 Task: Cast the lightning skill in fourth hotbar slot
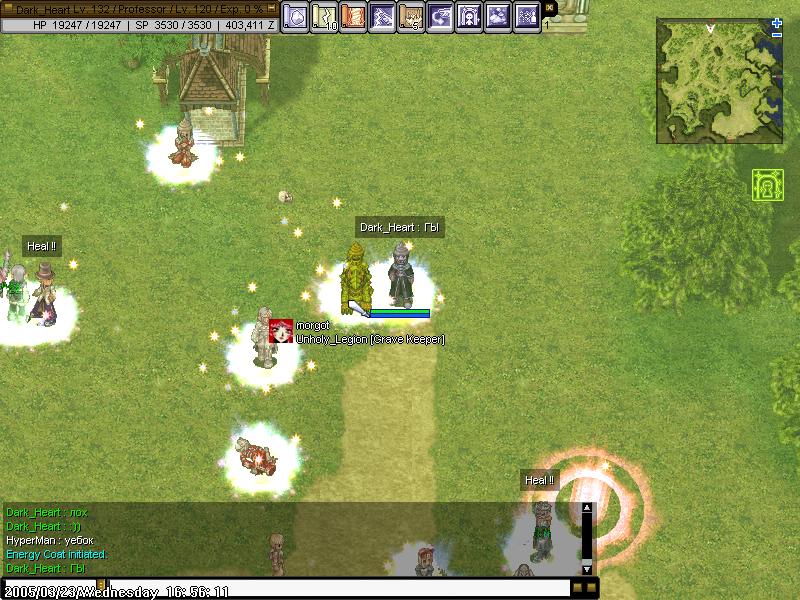click(x=382, y=17)
